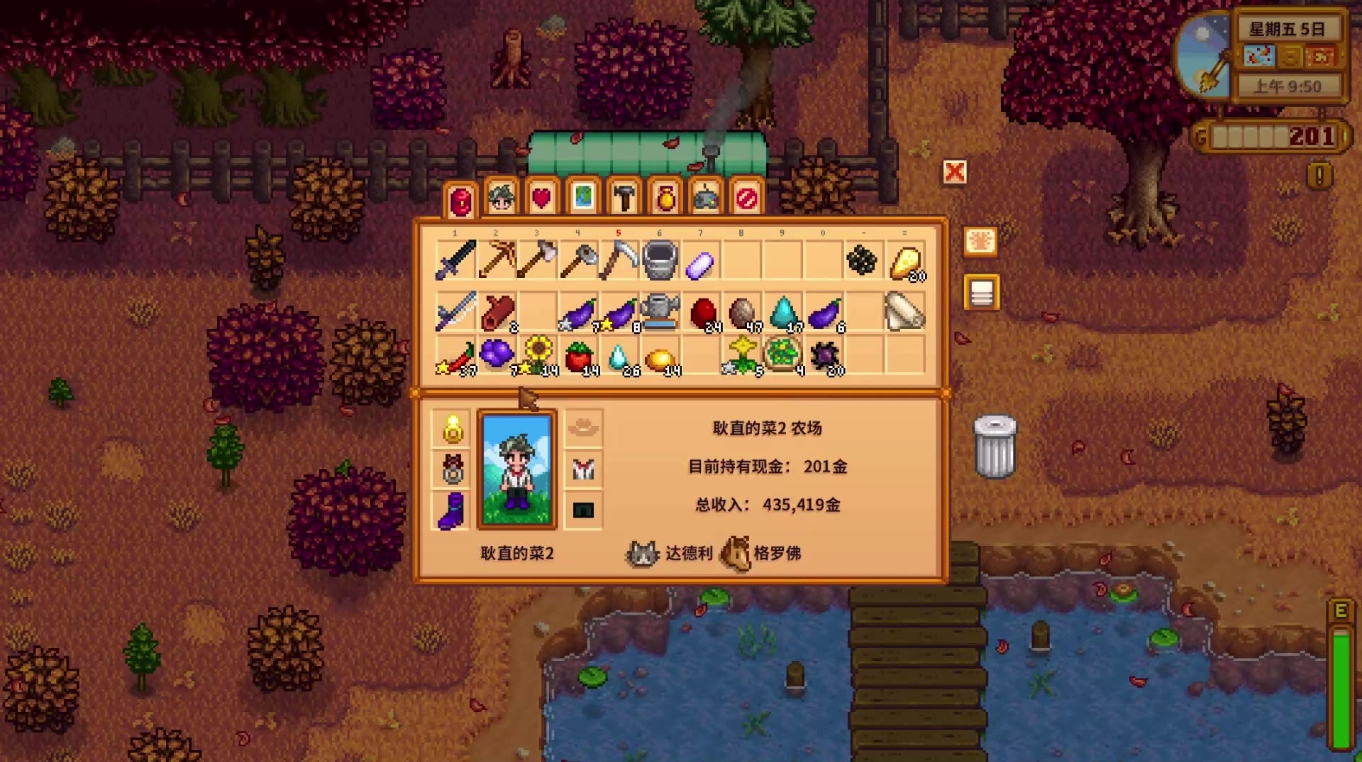Select the Exit Game tab with the red prohibition sign
Image resolution: width=1362 pixels, height=762 pixels.
746,198
